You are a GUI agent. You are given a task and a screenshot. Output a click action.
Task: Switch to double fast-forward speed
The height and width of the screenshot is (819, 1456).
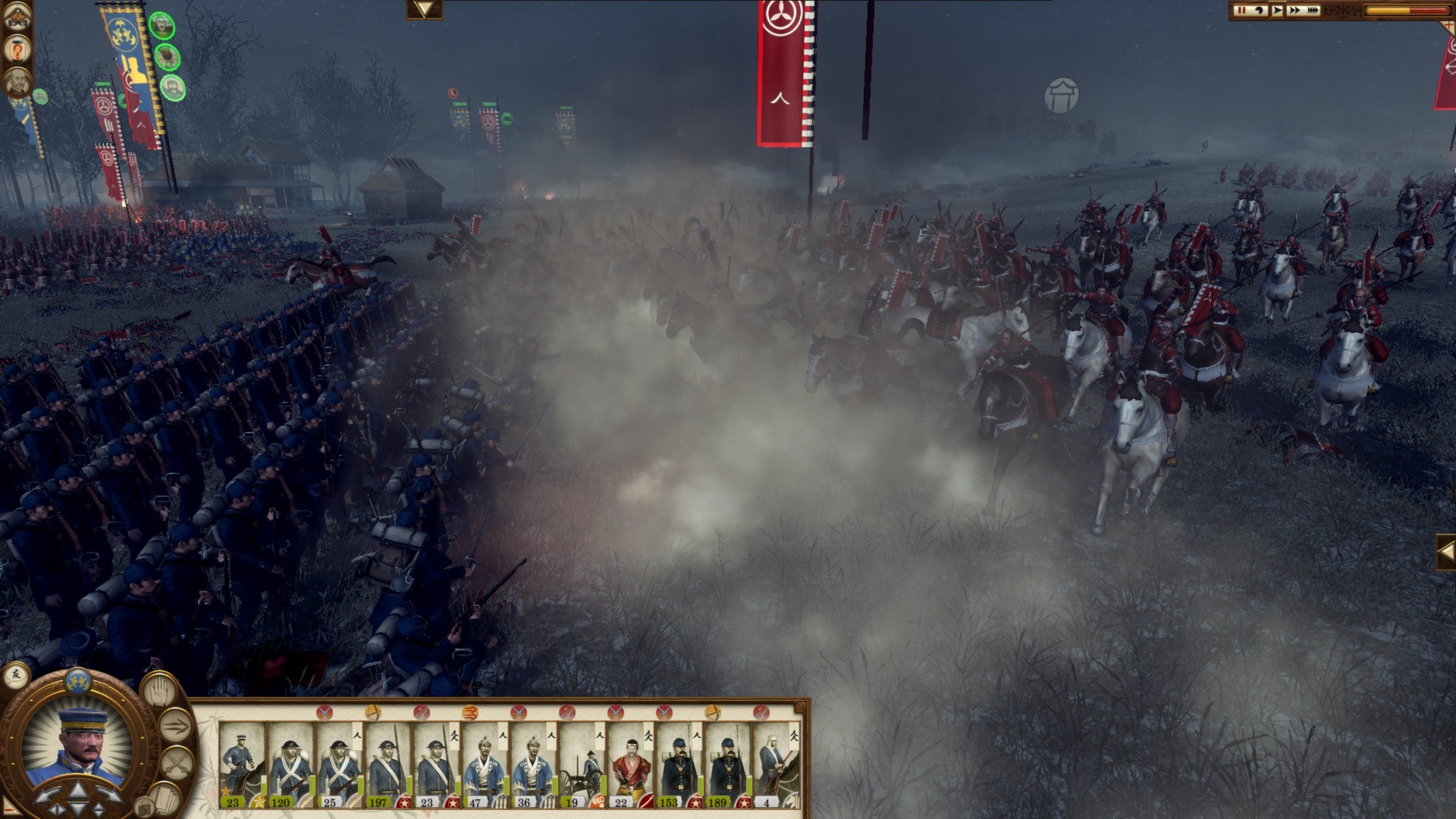1294,11
